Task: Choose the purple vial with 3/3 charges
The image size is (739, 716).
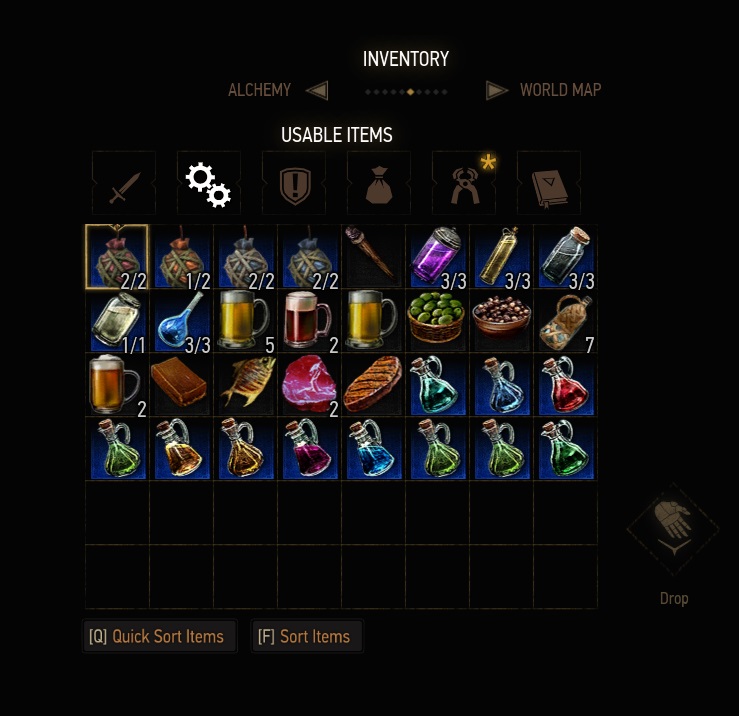Action: (437, 256)
